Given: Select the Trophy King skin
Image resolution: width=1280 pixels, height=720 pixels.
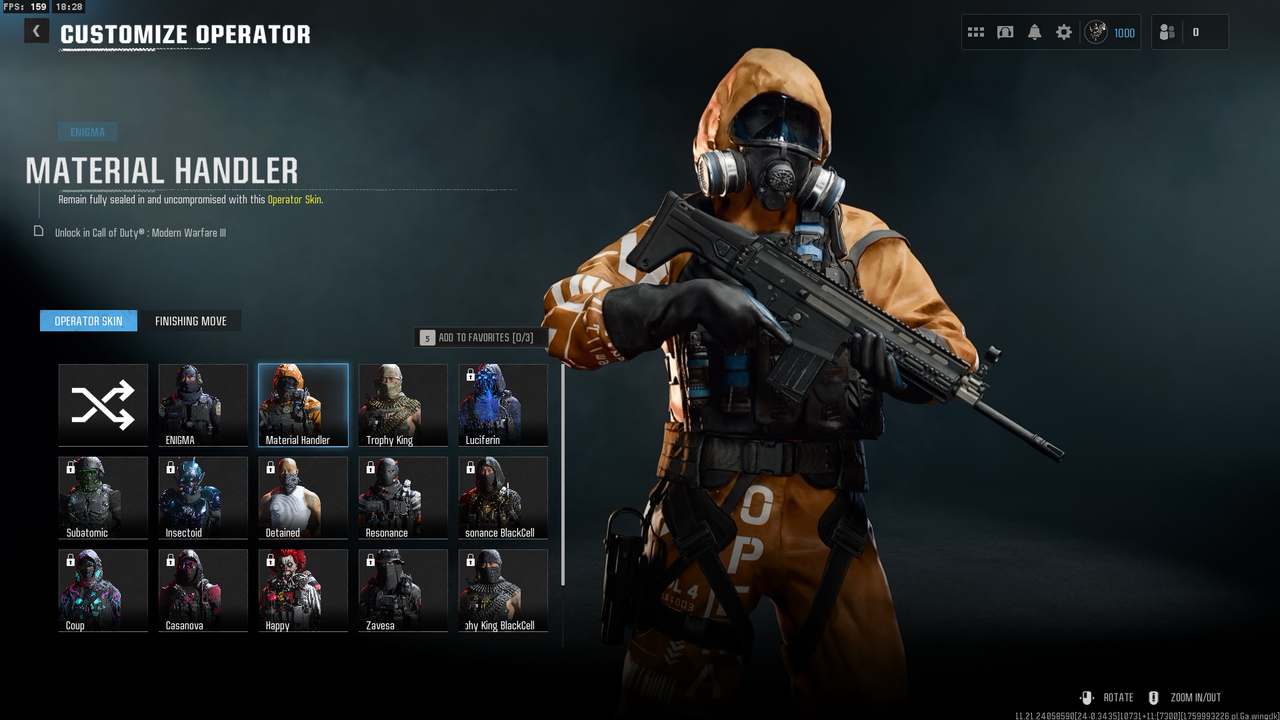Looking at the screenshot, I should pos(403,404).
